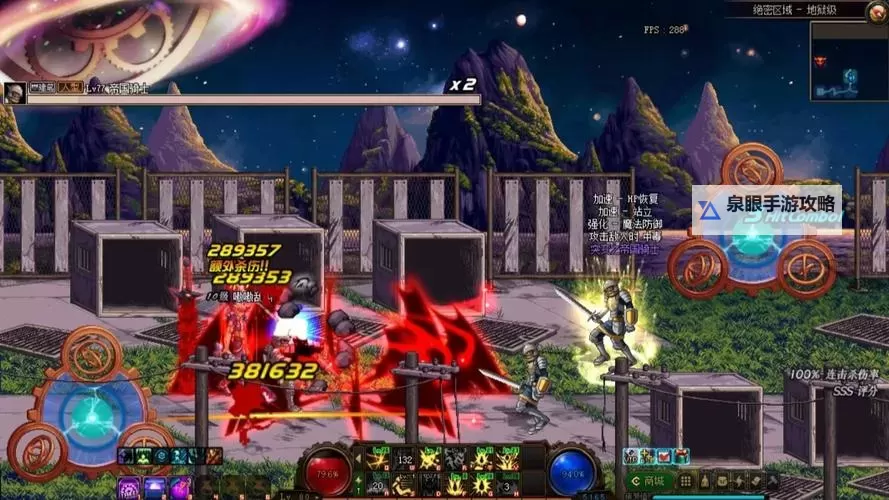Click the purple gear skill icon

tap(129, 488)
